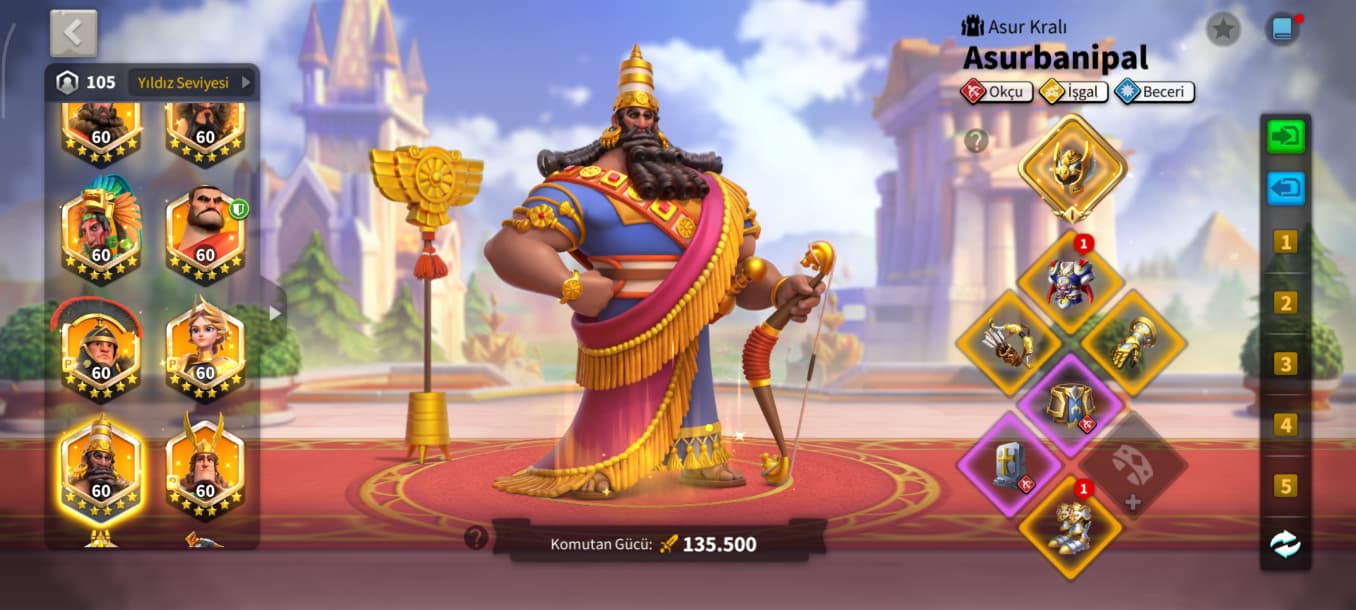Click the Komutan Gücü help question mark

[x=476, y=538]
